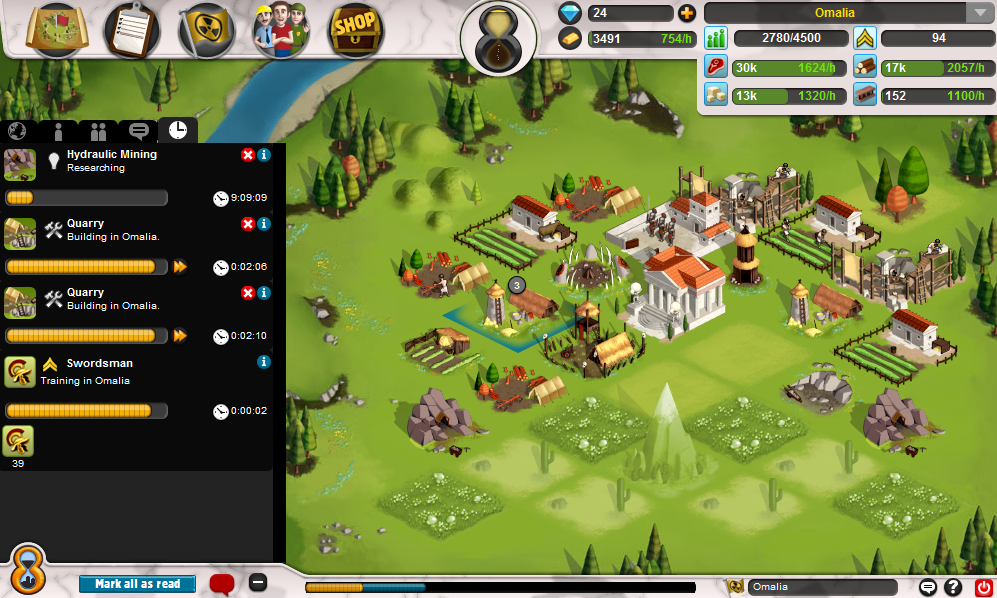
Task: Switch to the speech bubble tab
Action: [x=139, y=131]
